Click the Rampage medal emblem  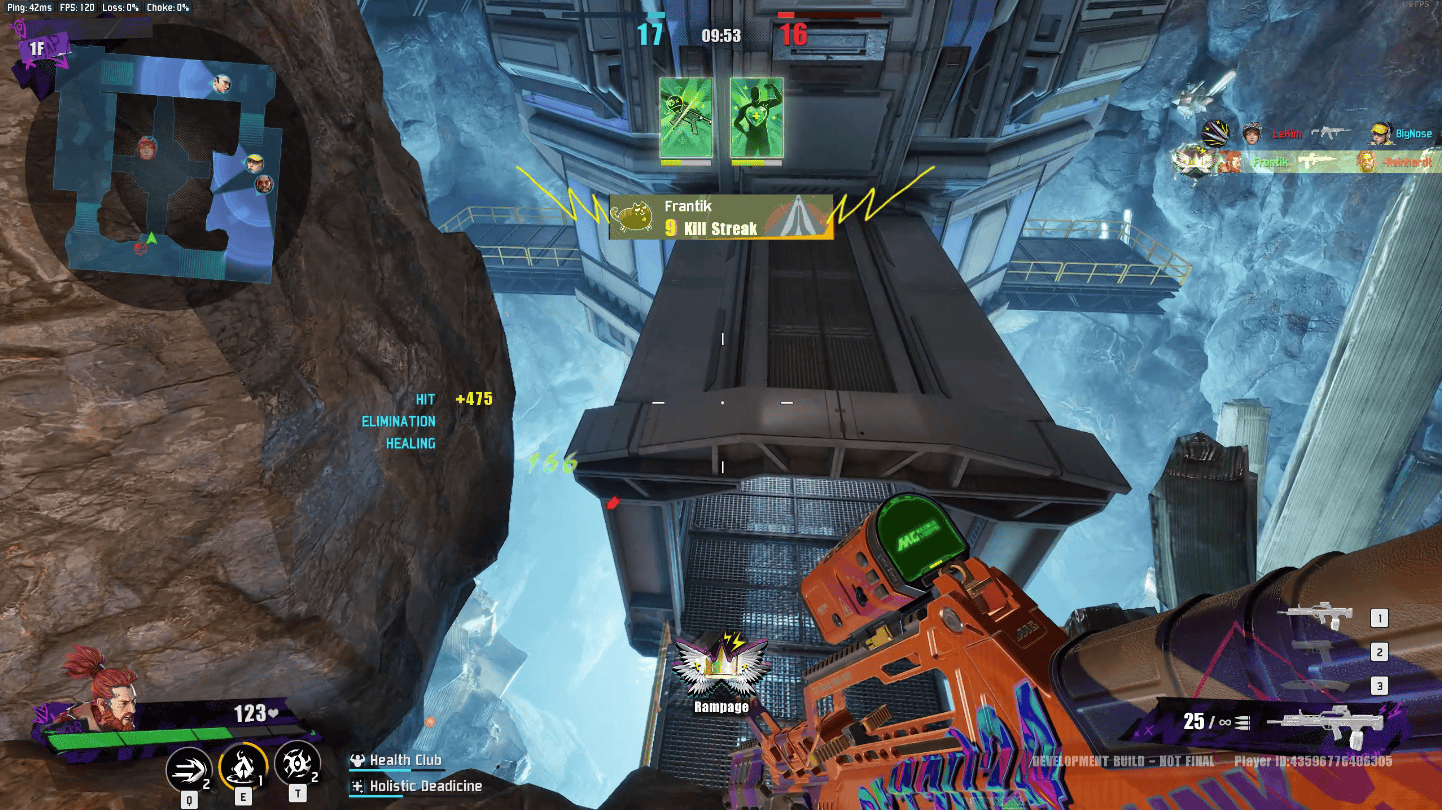click(x=722, y=663)
